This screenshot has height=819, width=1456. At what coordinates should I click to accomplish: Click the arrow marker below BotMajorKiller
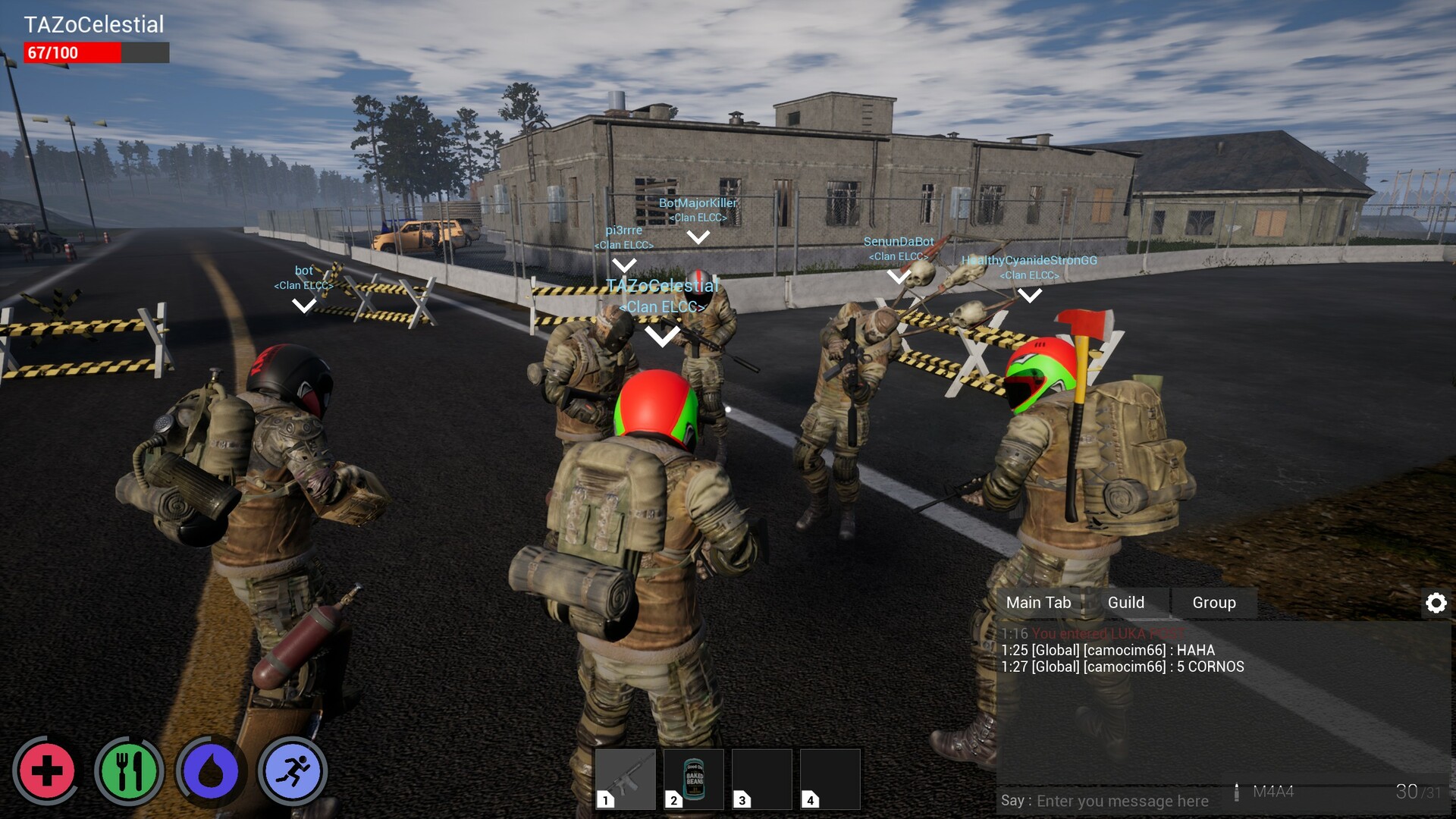pyautogui.click(x=698, y=235)
